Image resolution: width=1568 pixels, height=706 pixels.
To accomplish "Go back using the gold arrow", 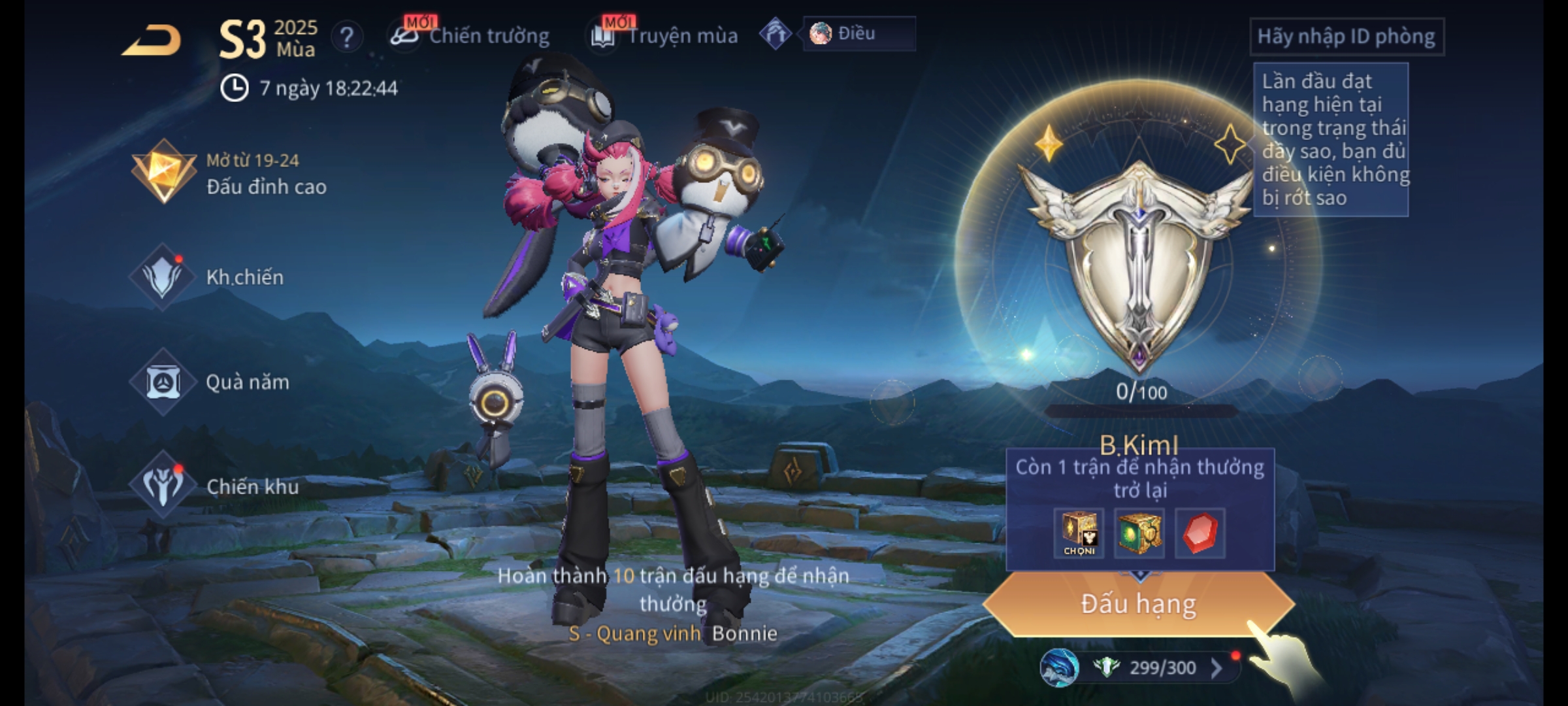I will [x=152, y=41].
